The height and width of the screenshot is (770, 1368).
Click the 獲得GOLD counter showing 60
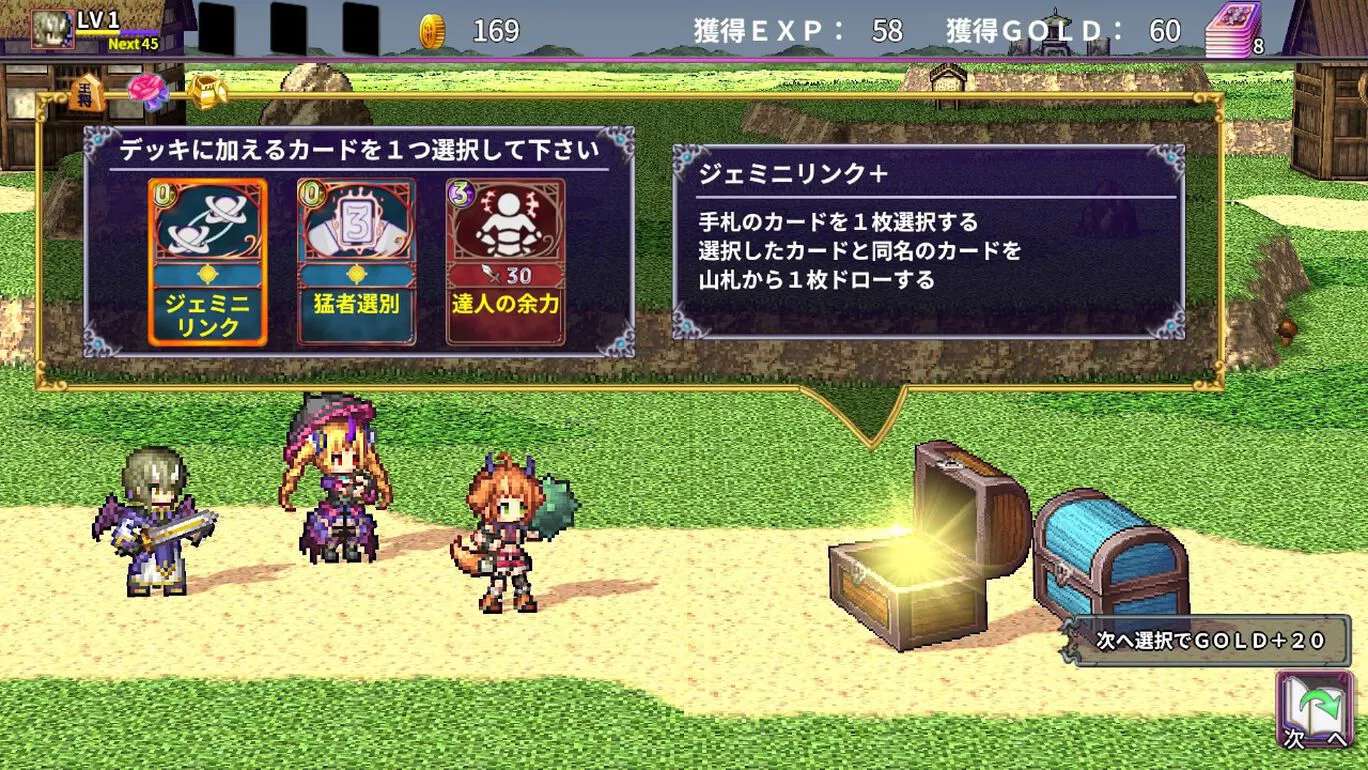coord(1075,31)
